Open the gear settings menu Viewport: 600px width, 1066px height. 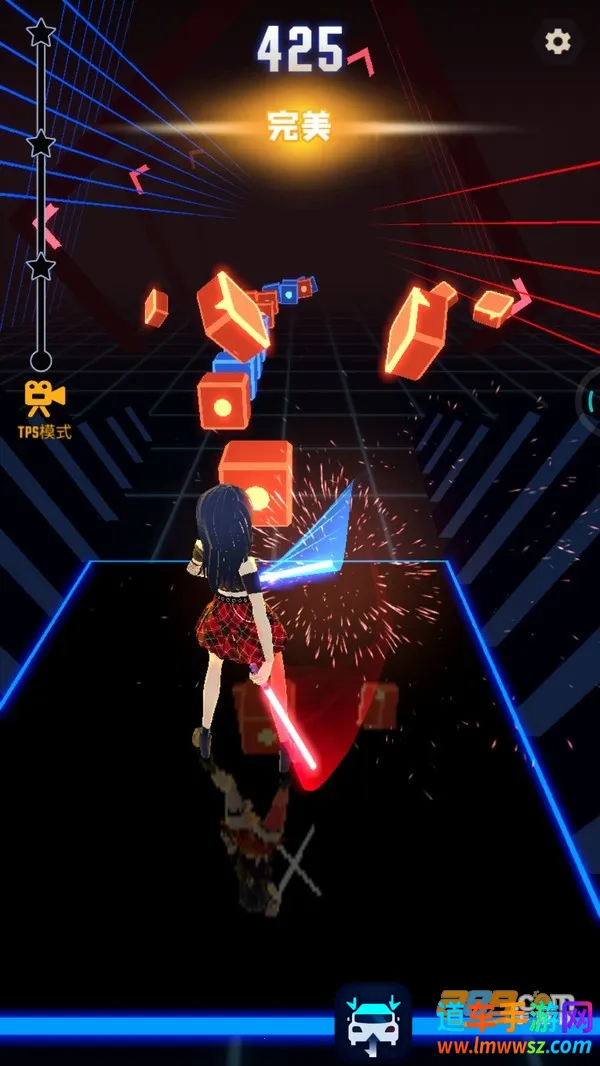557,41
